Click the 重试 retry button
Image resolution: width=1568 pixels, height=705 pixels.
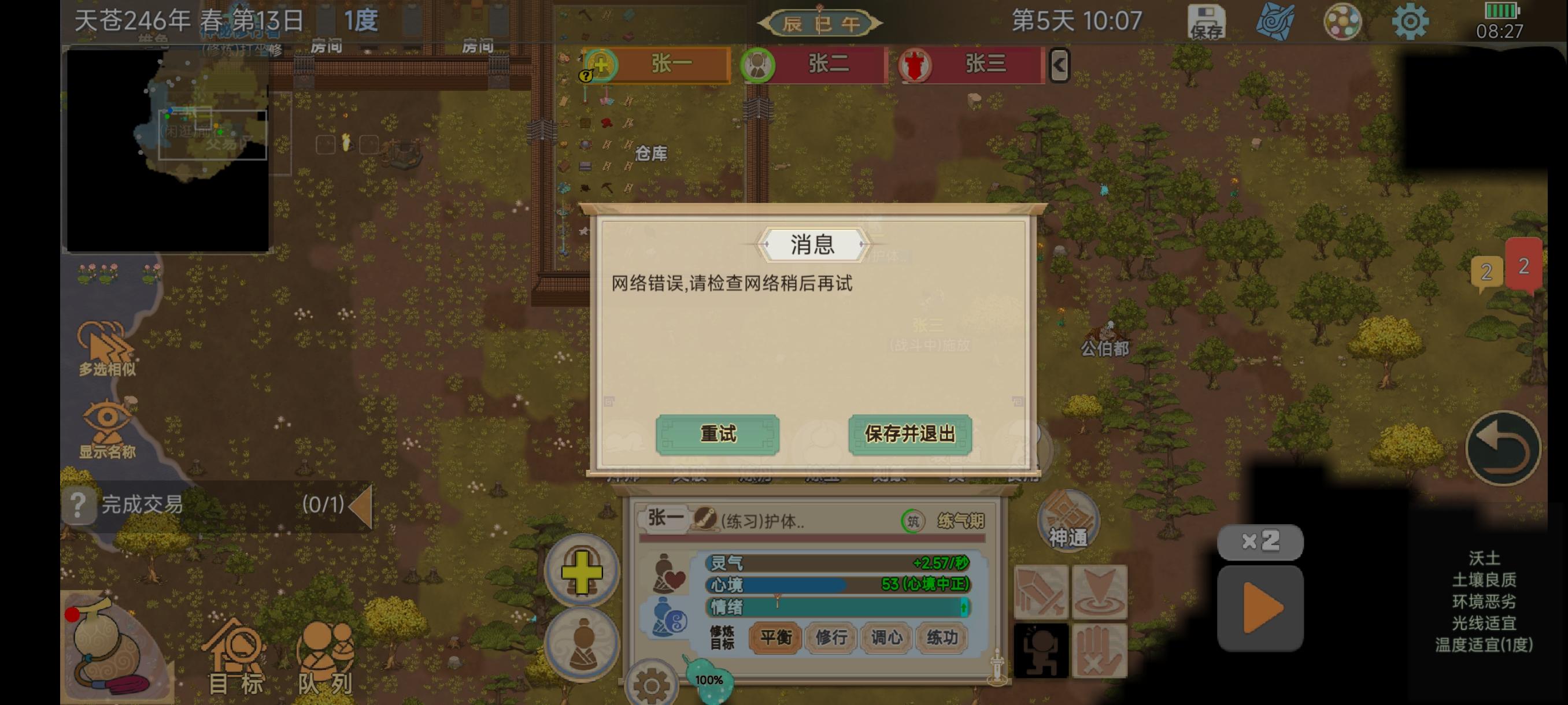[718, 435]
